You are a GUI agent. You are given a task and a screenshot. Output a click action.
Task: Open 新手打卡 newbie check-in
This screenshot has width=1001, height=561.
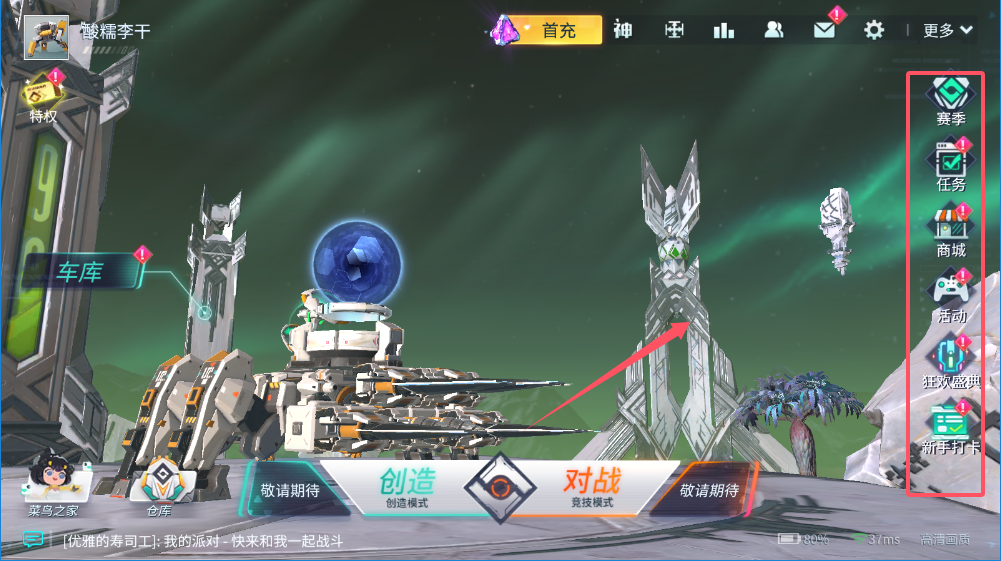[950, 427]
